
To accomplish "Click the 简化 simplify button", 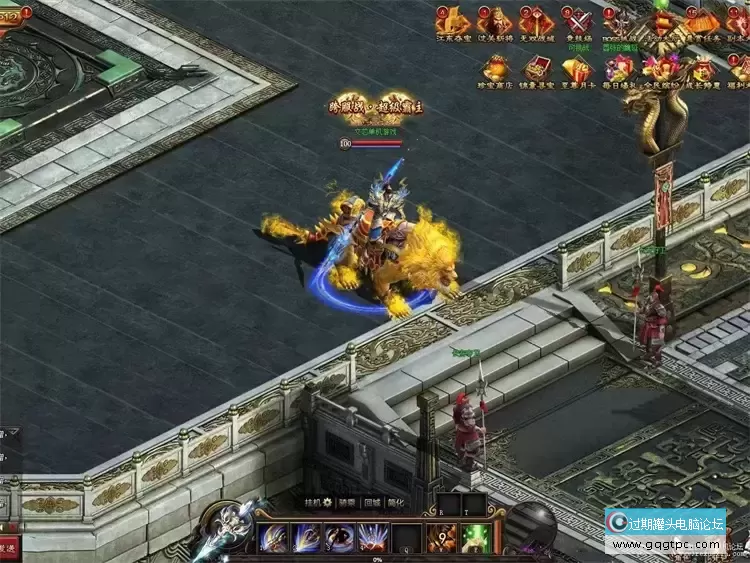I will coord(396,504).
